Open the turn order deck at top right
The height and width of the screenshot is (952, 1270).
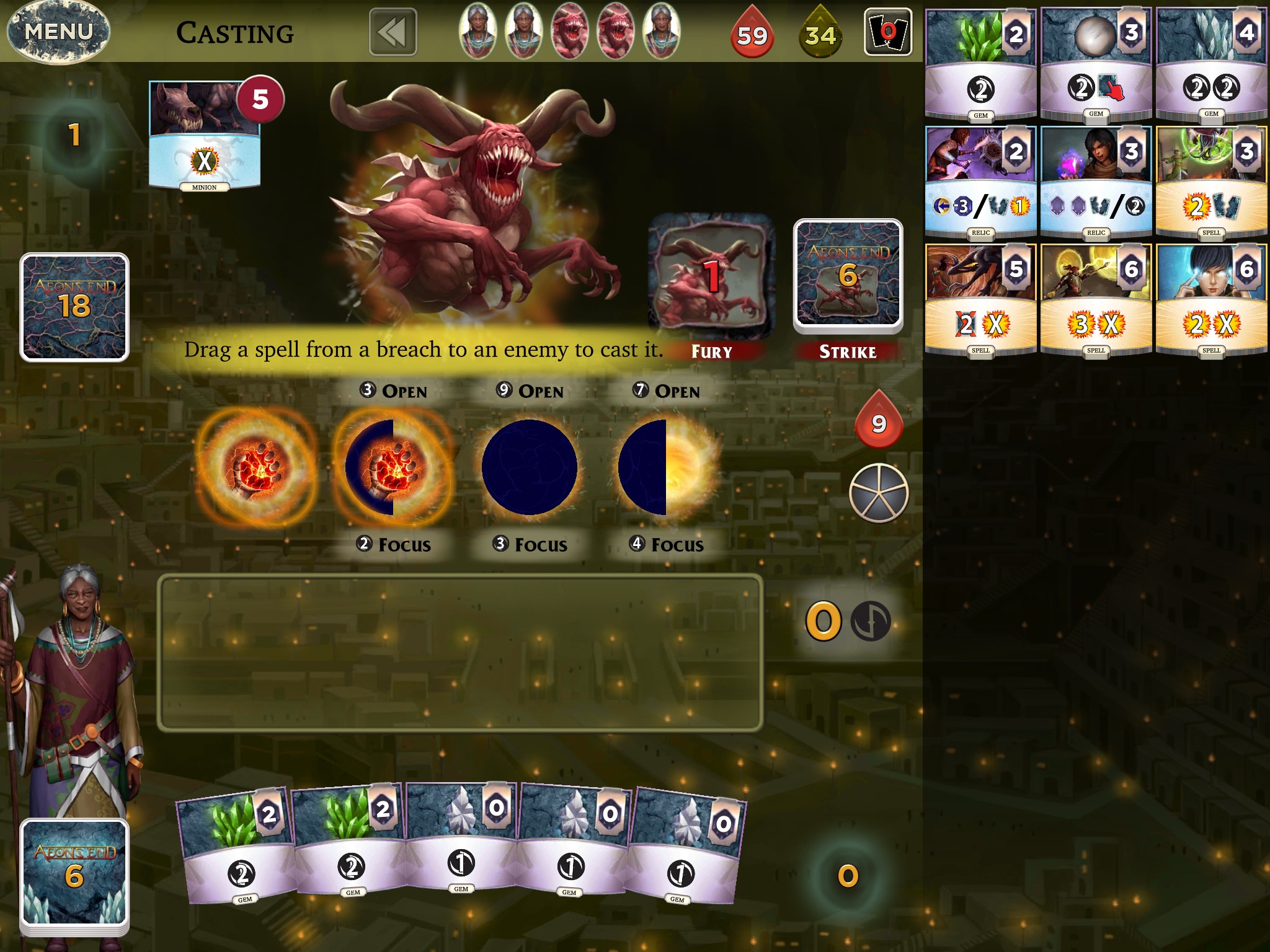[890, 31]
